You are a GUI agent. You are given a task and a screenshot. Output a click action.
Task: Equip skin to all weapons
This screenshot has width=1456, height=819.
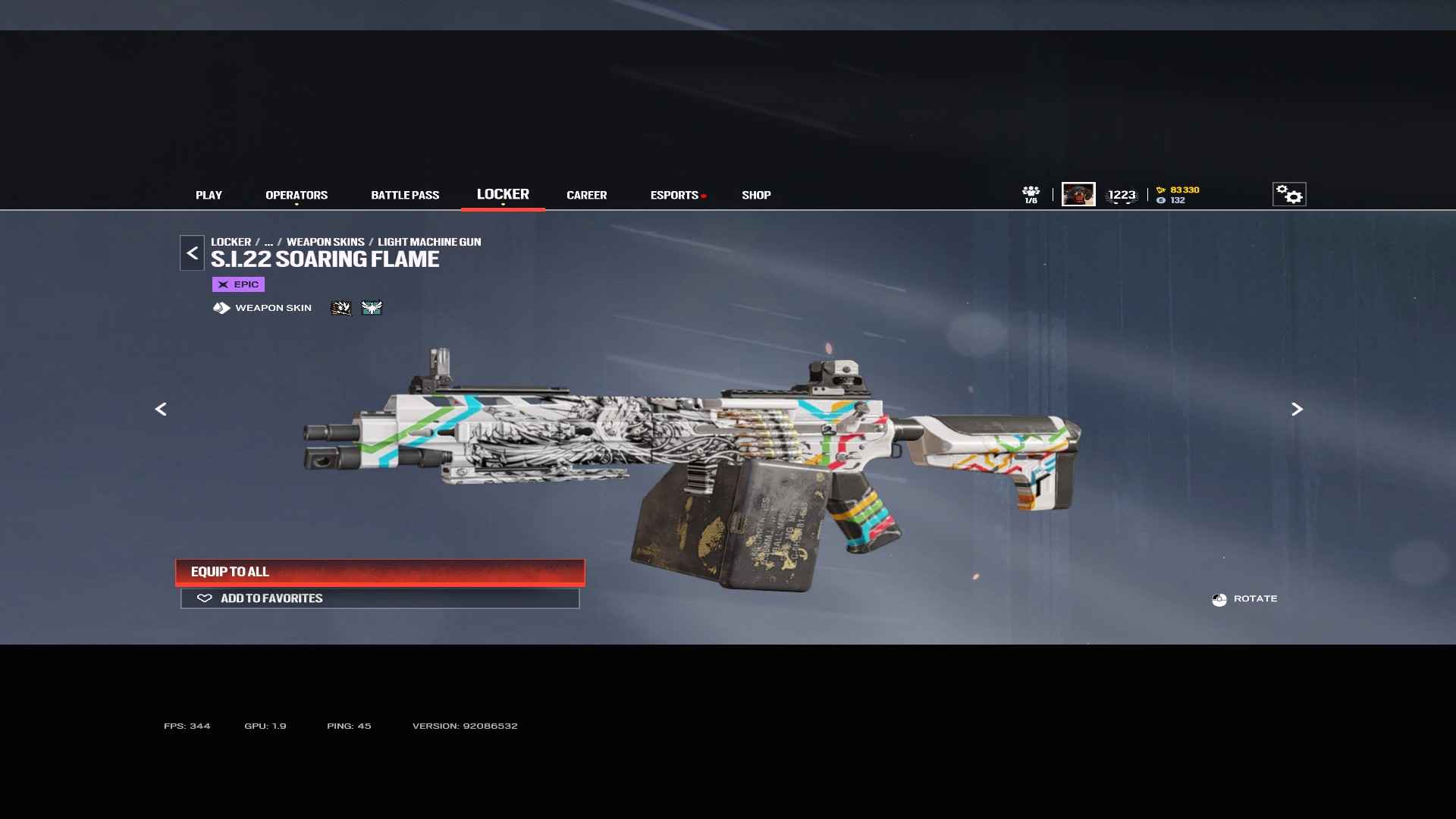[380, 572]
